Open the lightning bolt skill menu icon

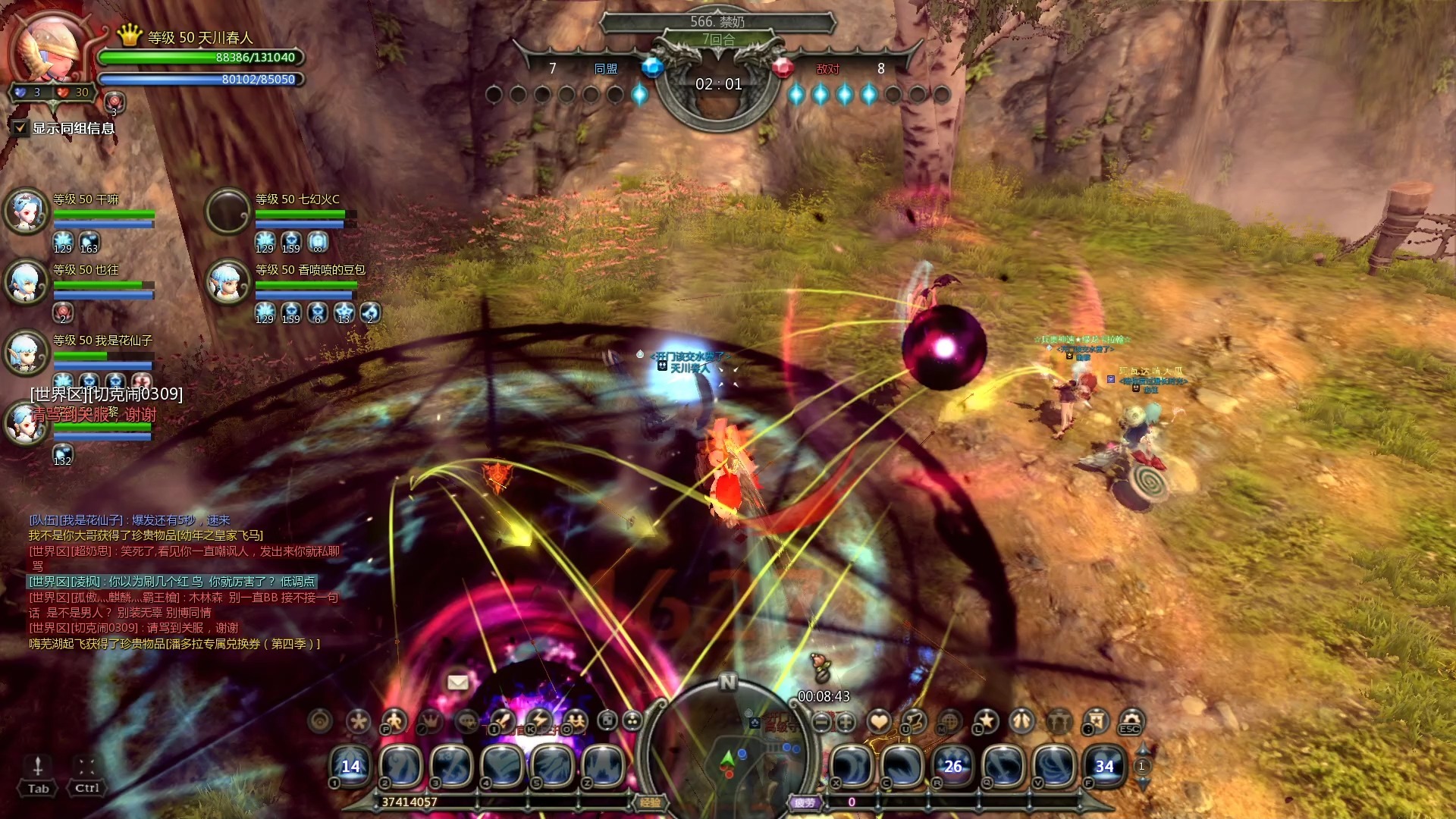[539, 721]
